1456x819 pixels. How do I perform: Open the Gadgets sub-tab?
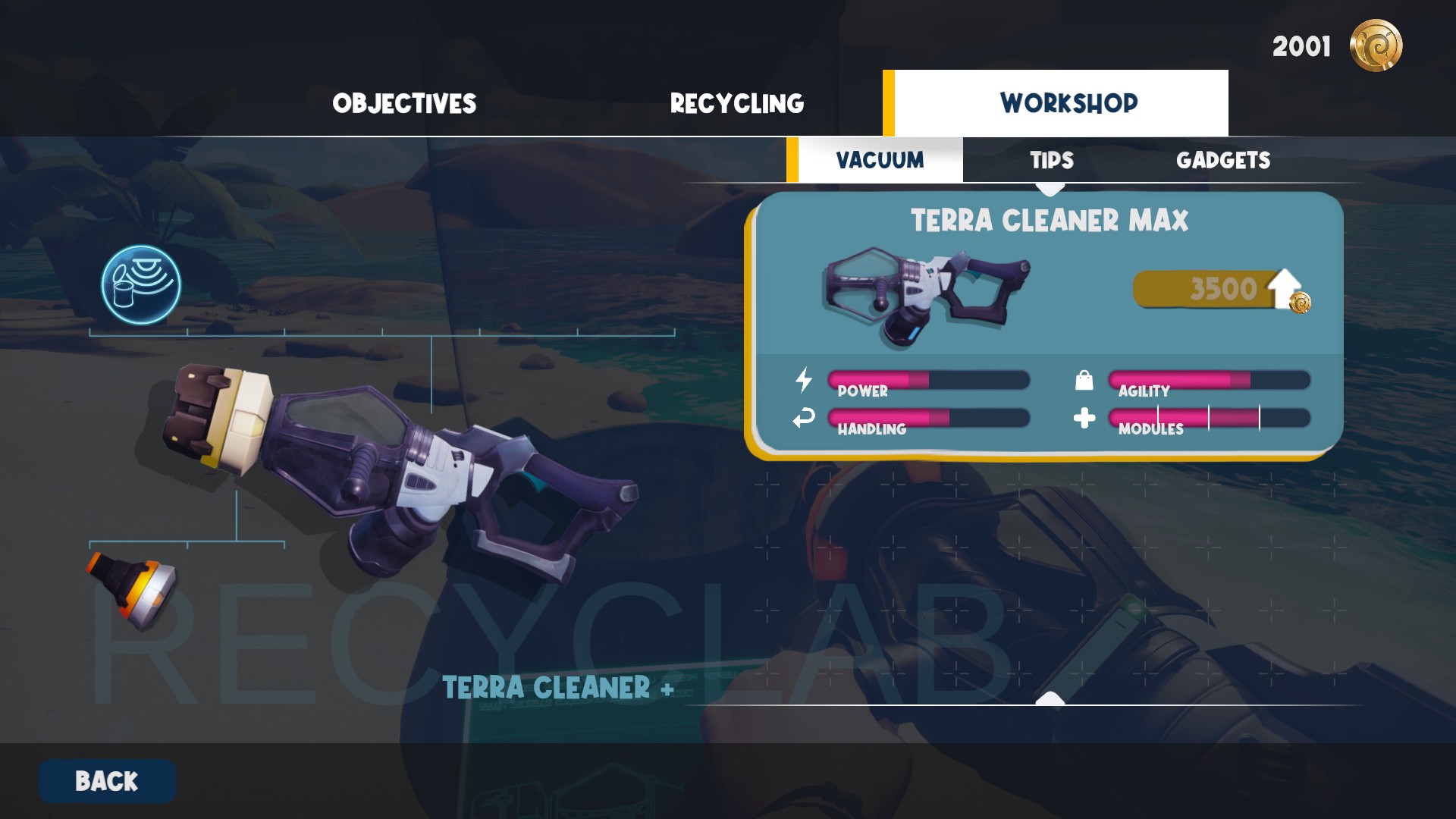click(x=1222, y=160)
